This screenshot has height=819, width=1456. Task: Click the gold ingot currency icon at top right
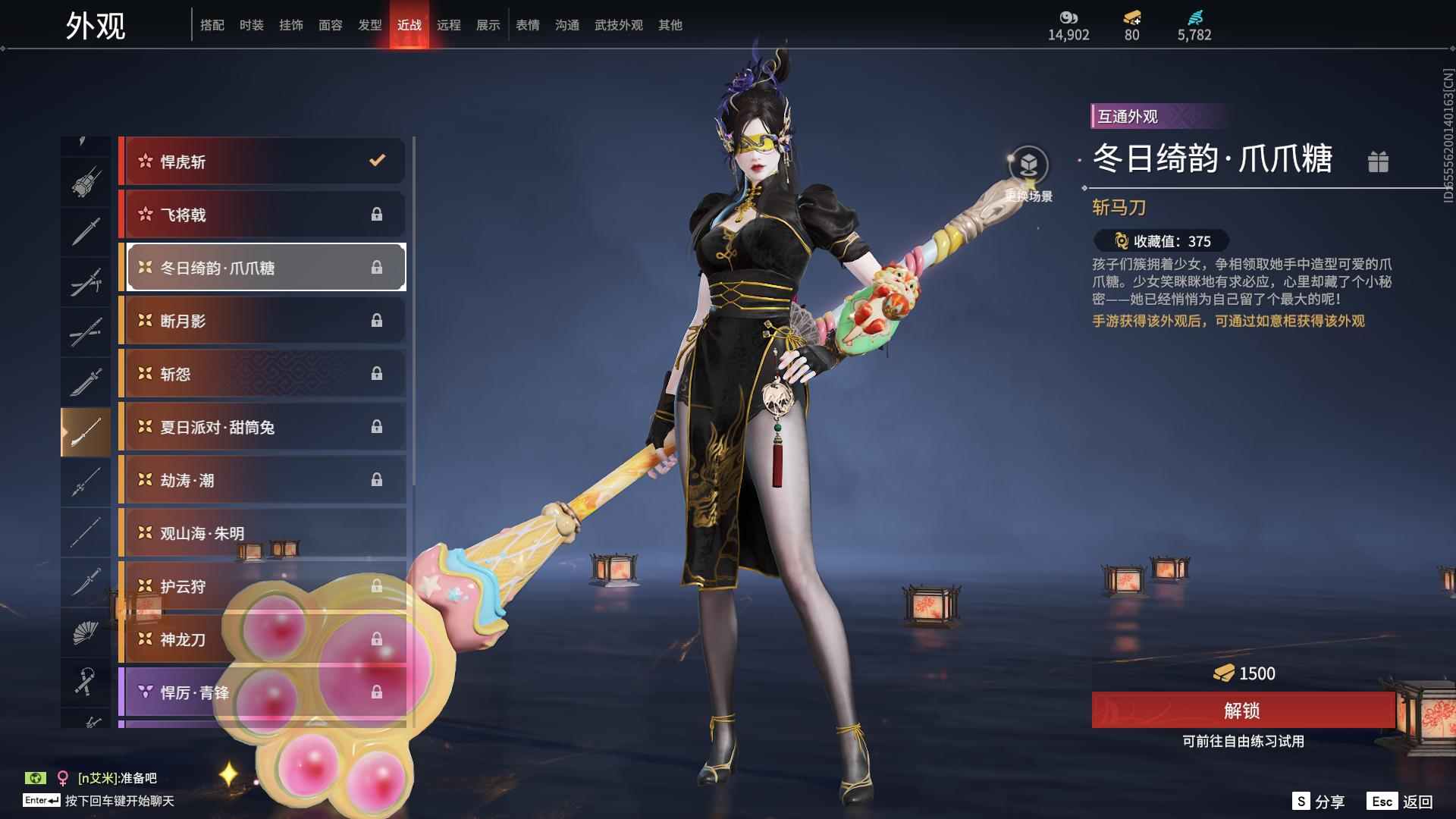pos(1130,16)
